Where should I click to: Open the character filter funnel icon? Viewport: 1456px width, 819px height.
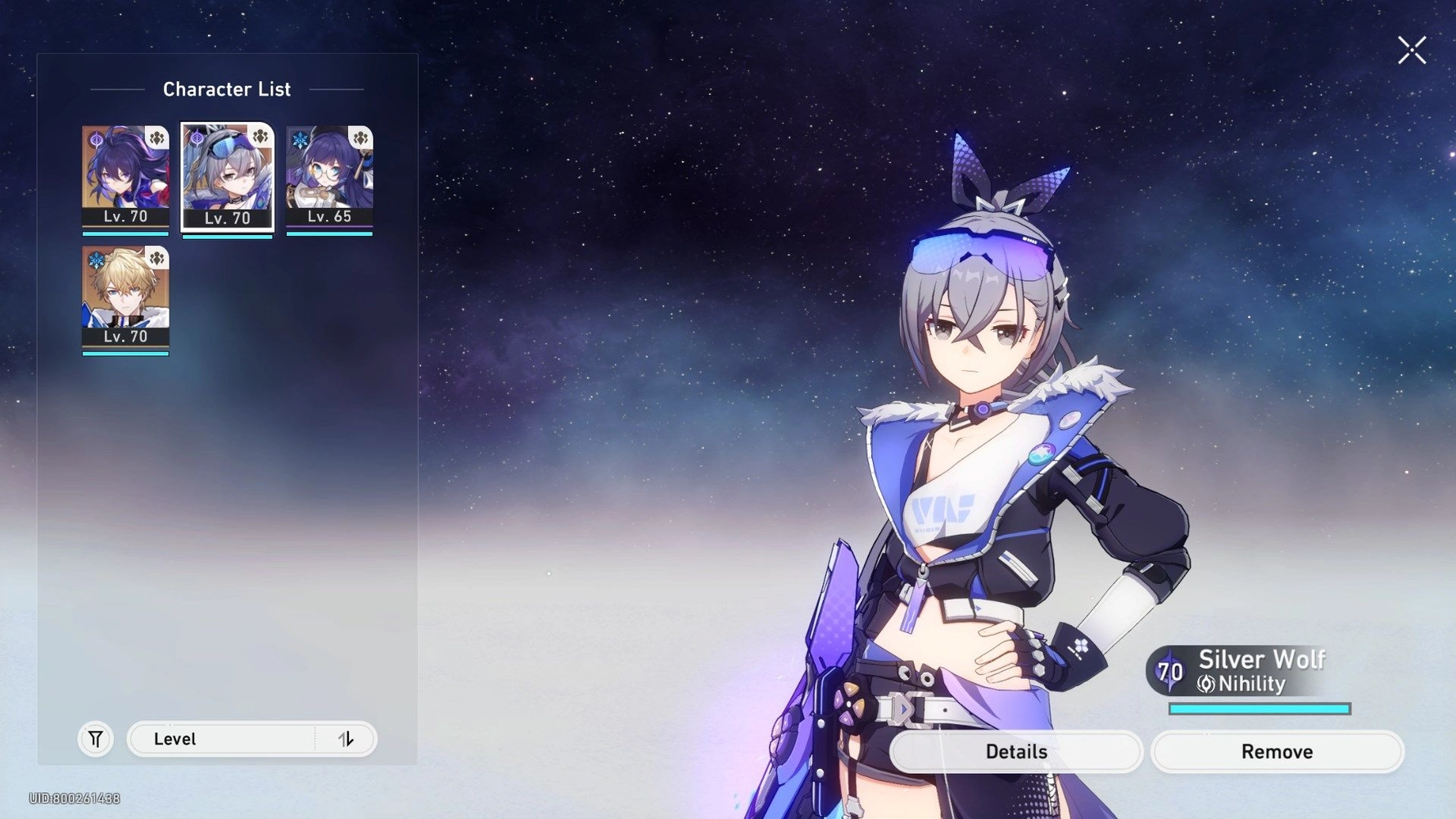(95, 739)
